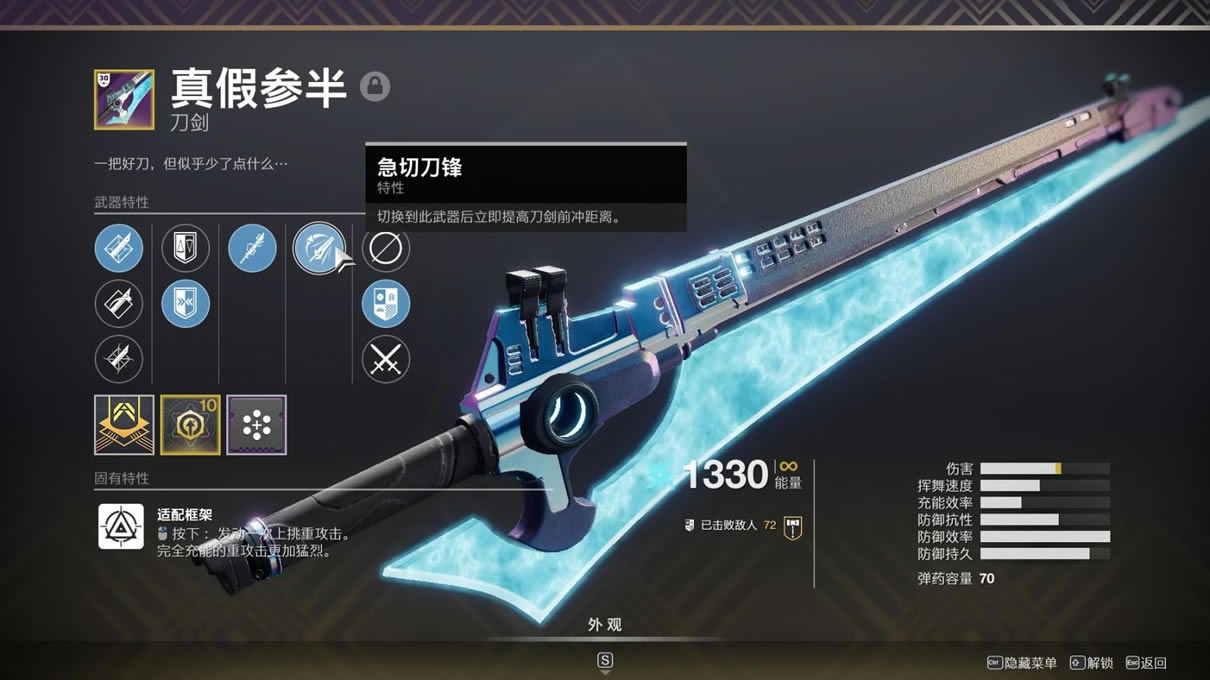Open the 外观 appearance section
The image size is (1210, 680).
click(605, 625)
